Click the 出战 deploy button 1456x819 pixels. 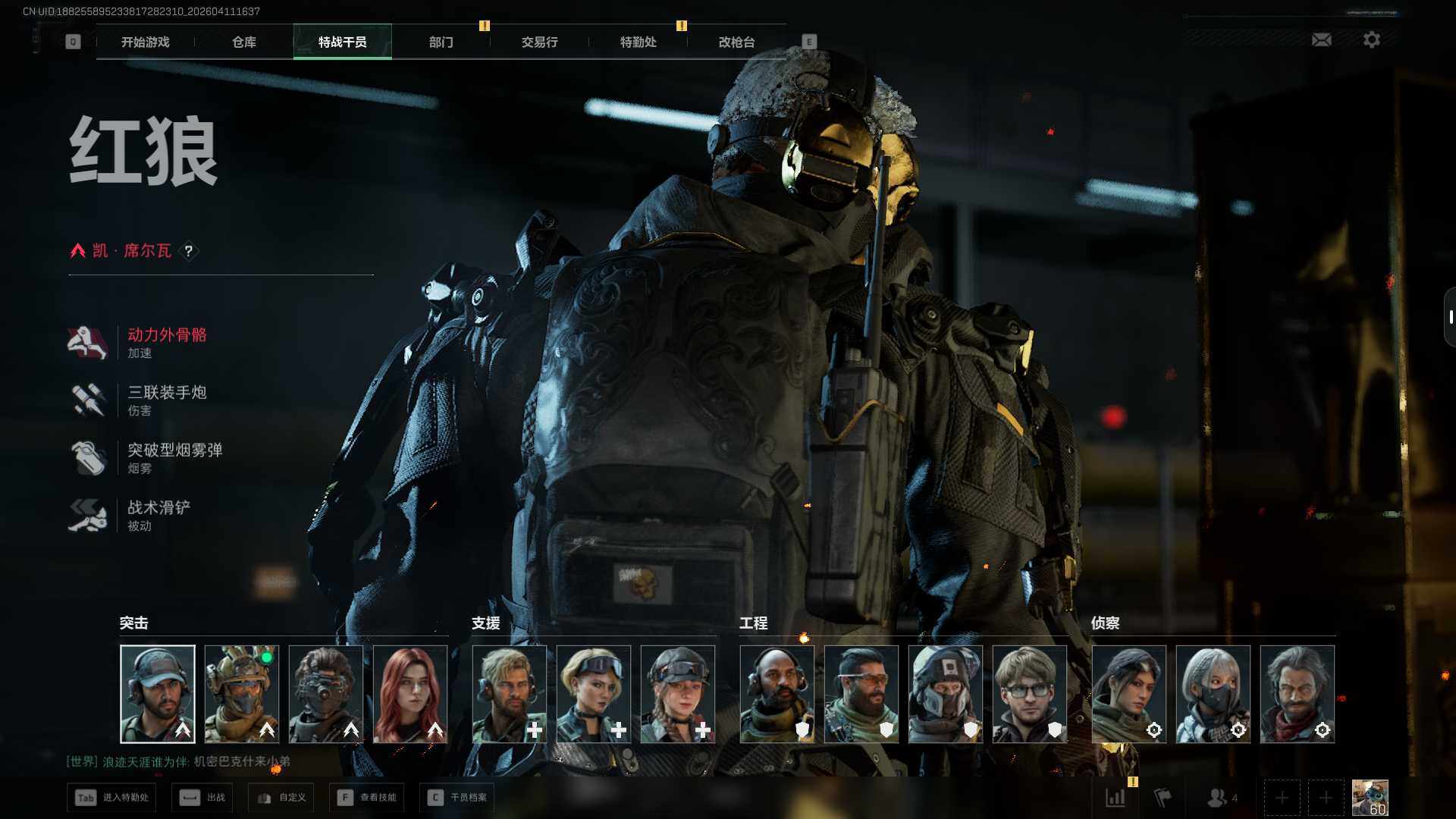202,798
